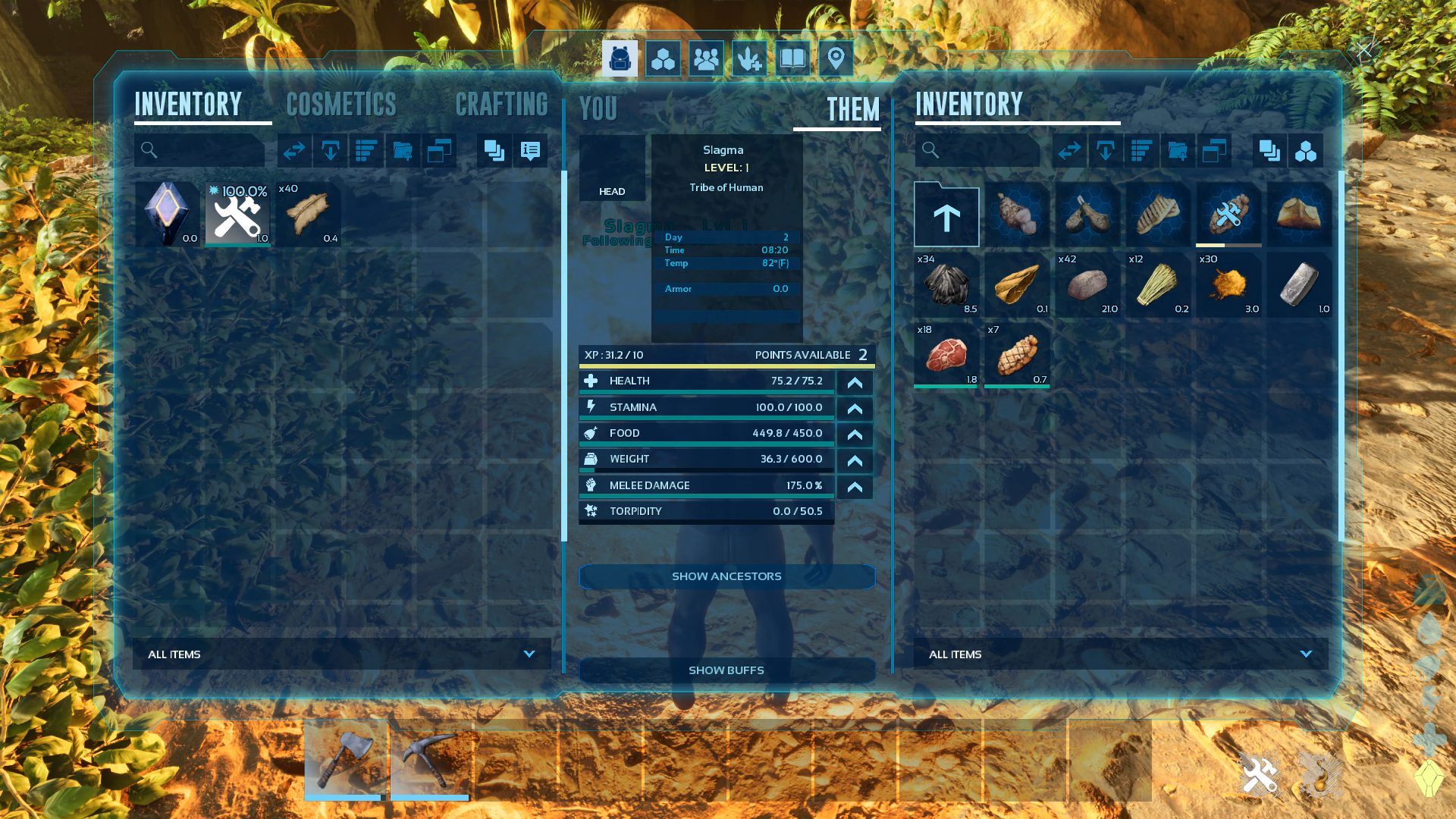Select the YOU character tab
The width and height of the screenshot is (1456, 819).
click(598, 109)
